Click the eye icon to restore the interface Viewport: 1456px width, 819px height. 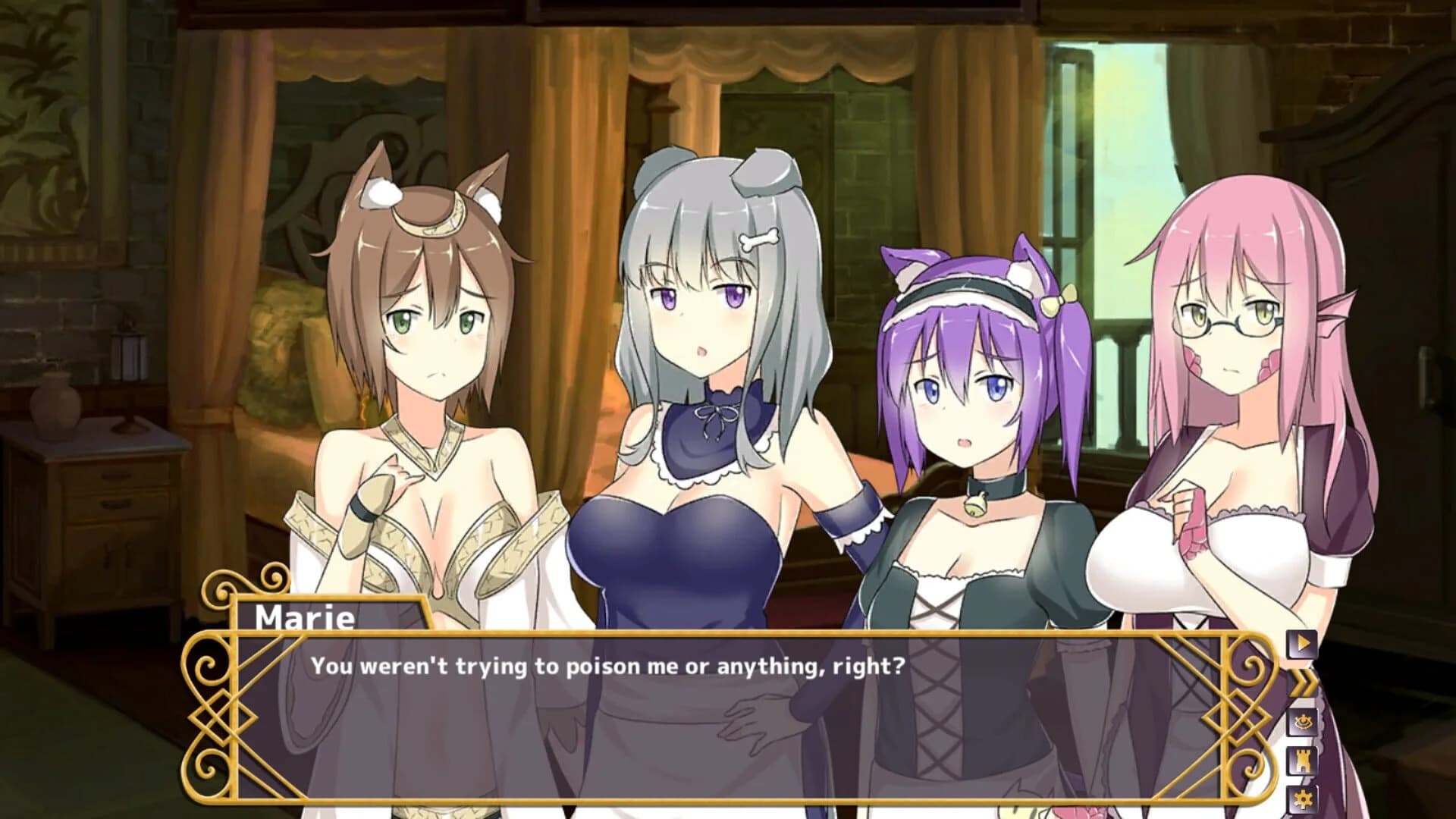1302,721
